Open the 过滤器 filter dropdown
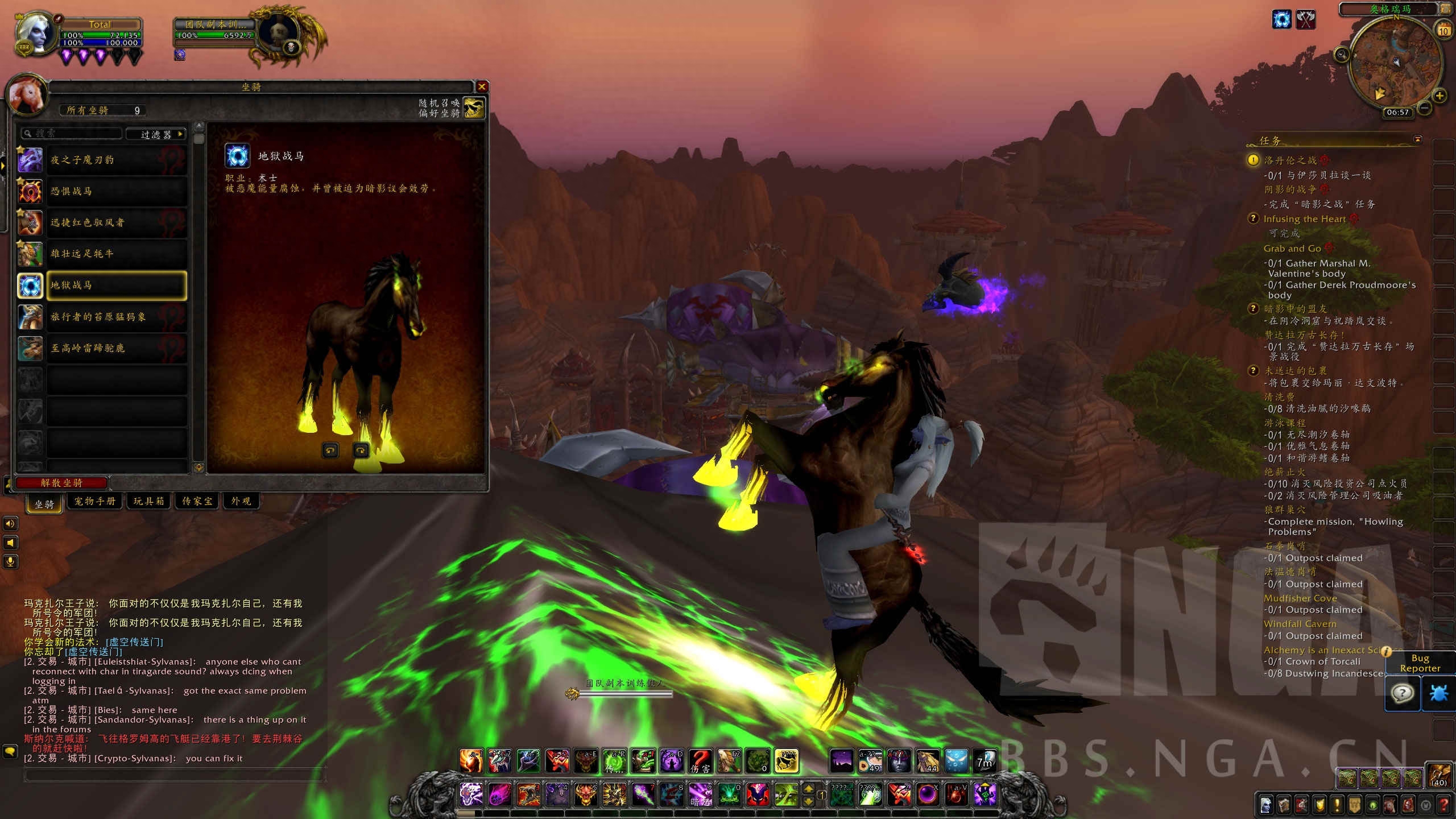This screenshot has height=819, width=1456. click(x=156, y=134)
